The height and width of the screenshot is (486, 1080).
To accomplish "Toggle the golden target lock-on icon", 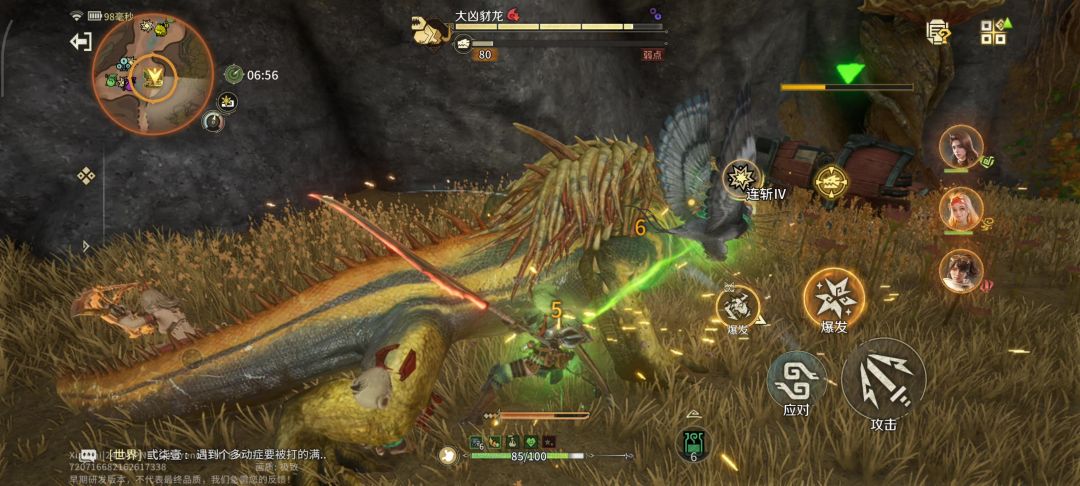I will pyautogui.click(x=829, y=181).
